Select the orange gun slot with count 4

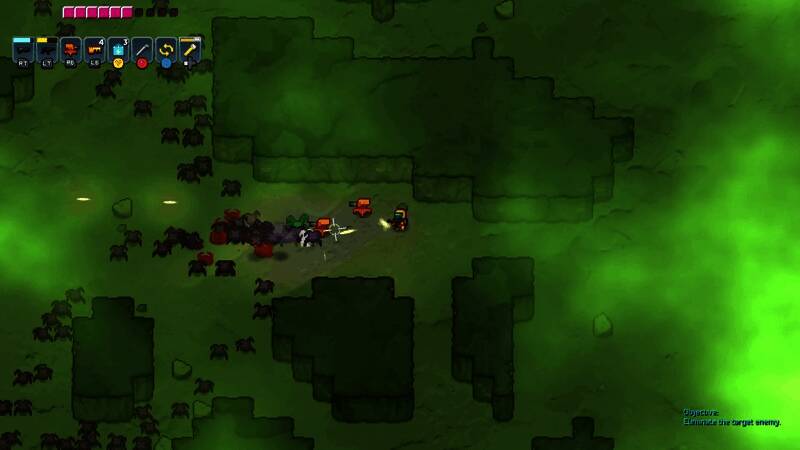pos(94,48)
